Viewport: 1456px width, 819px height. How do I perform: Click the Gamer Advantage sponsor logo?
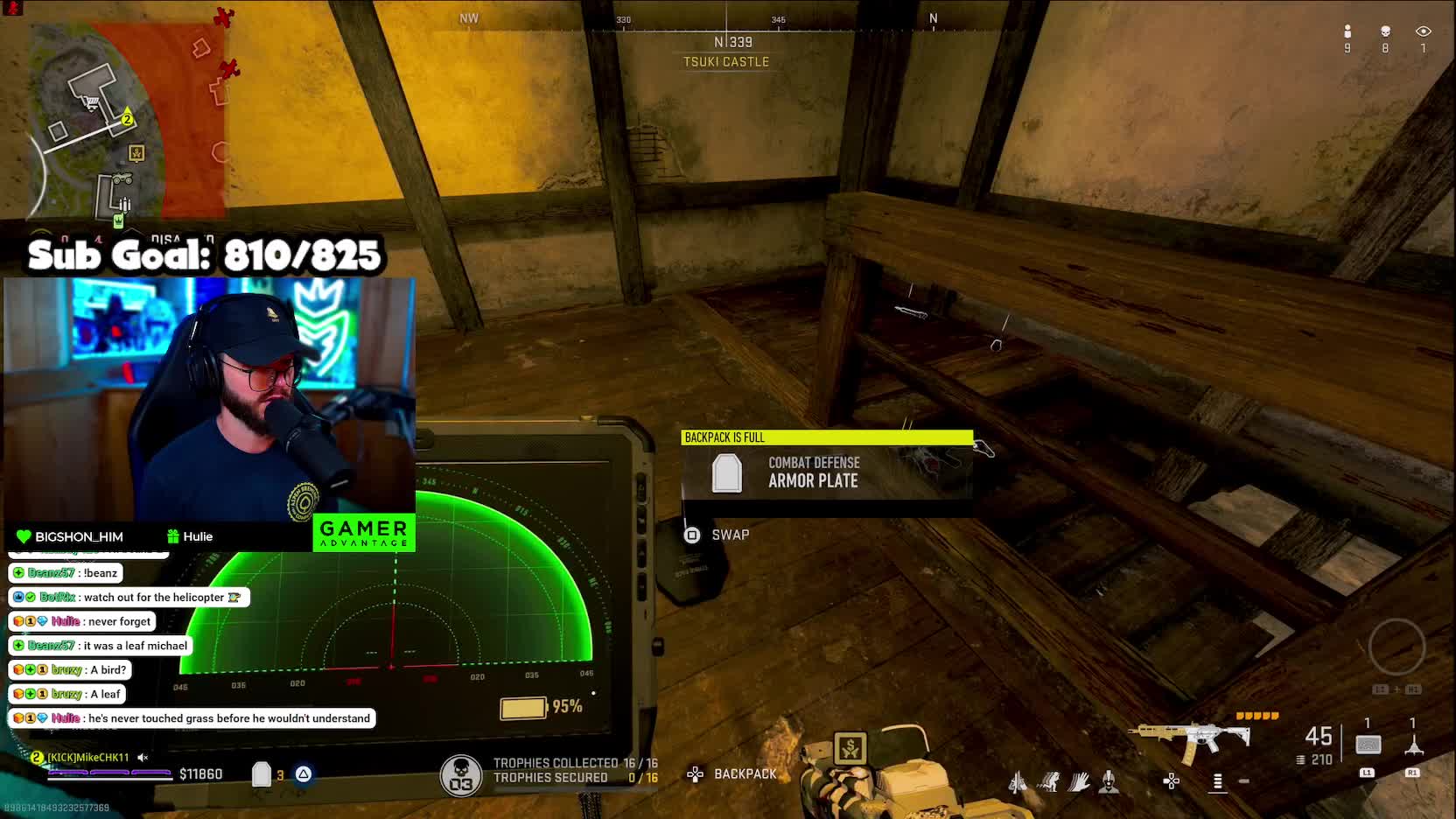364,533
